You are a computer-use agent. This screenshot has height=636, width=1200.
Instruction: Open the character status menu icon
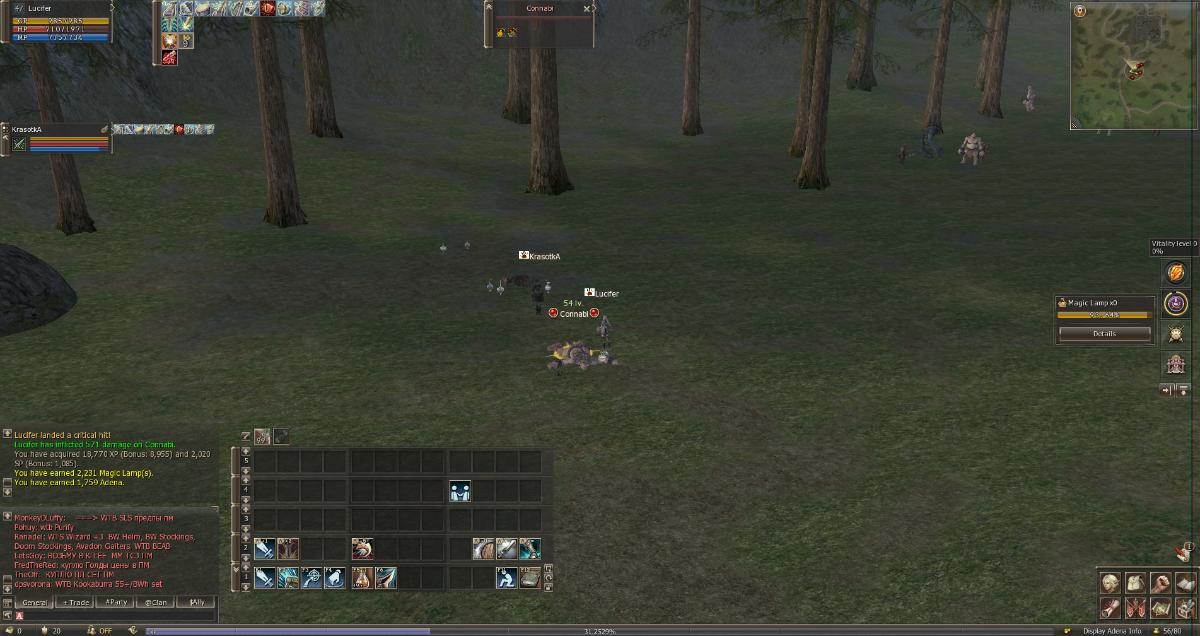[x=1109, y=583]
